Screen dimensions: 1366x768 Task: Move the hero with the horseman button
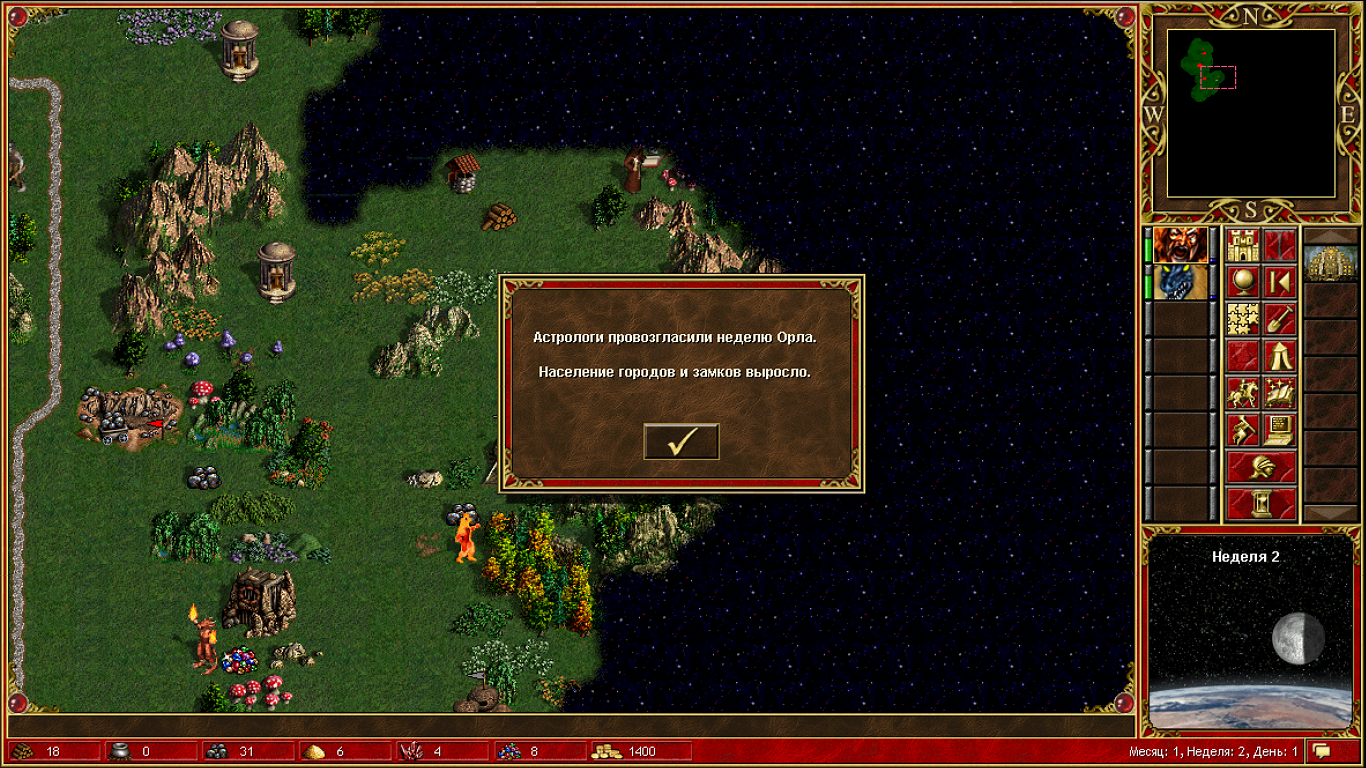(1243, 393)
